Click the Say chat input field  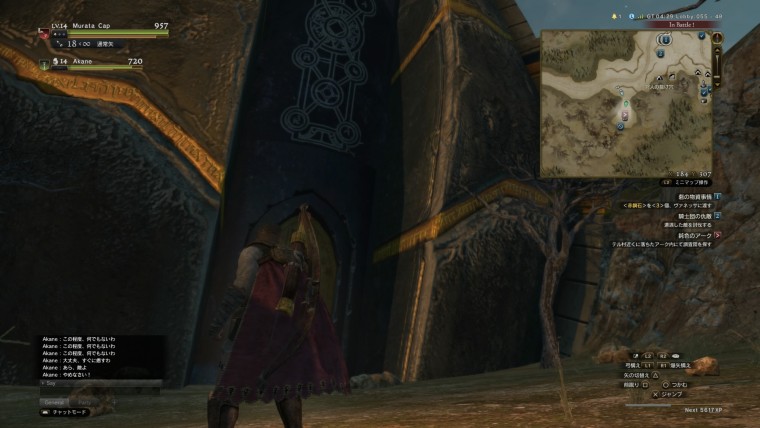pos(100,383)
